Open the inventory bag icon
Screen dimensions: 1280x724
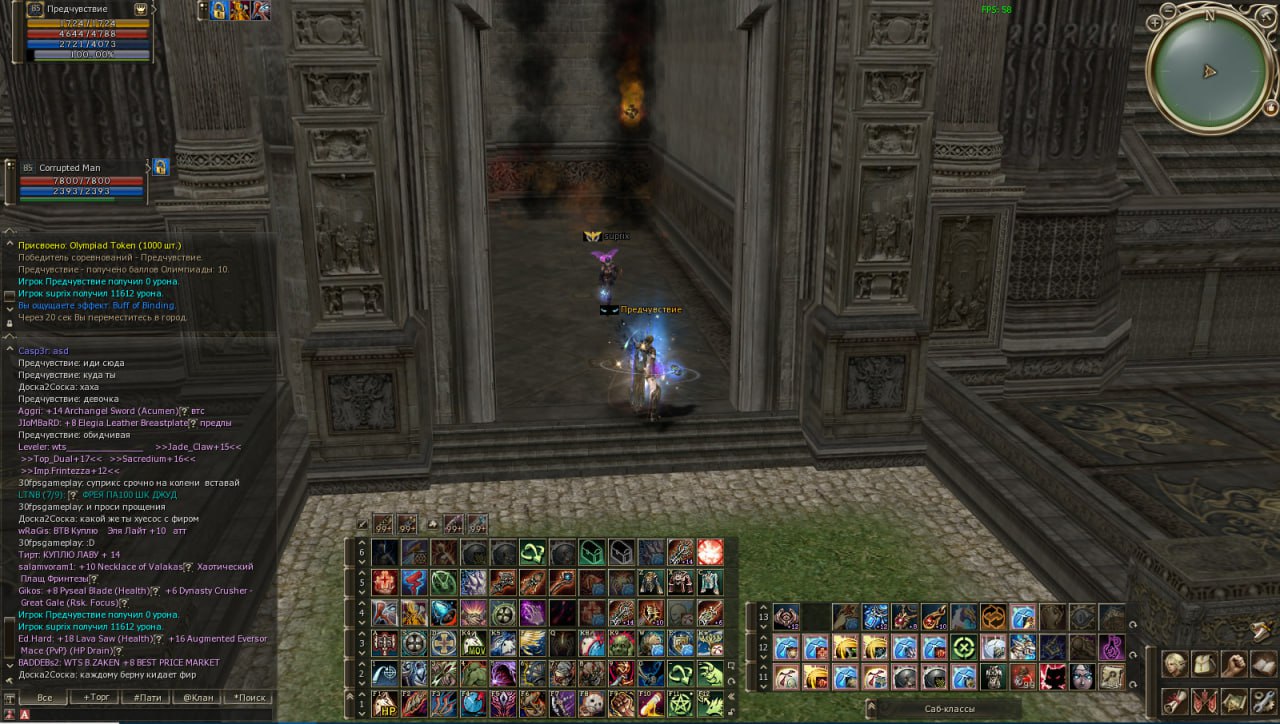click(x=1205, y=663)
